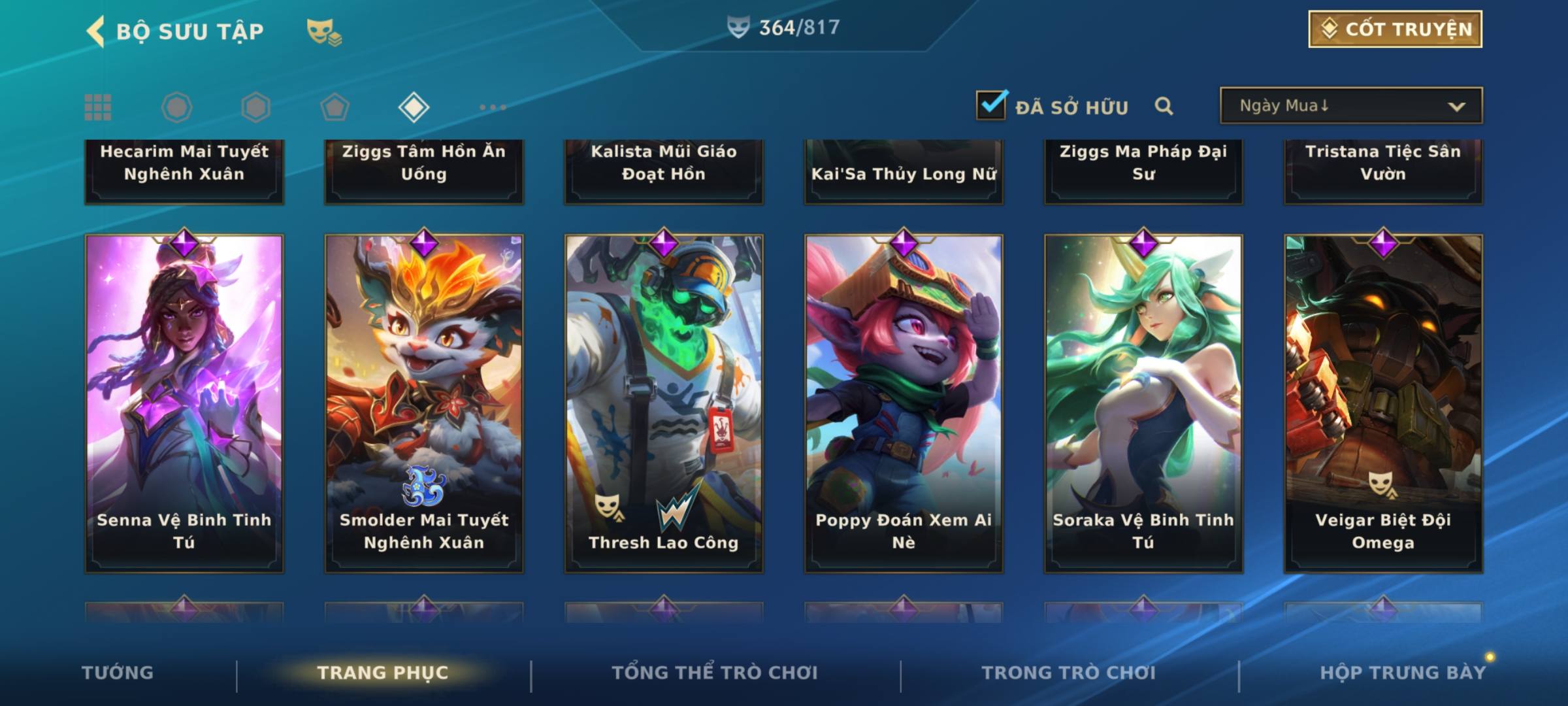Viewport: 1568px width, 706px height.
Task: Go back from Bộ Sưu Tập
Action: (x=97, y=31)
